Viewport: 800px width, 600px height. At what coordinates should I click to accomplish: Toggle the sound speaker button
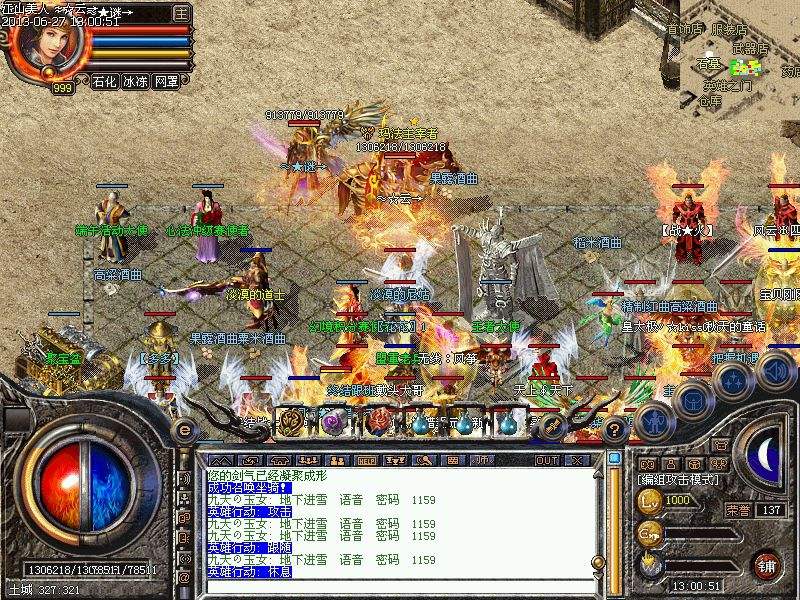[774, 371]
